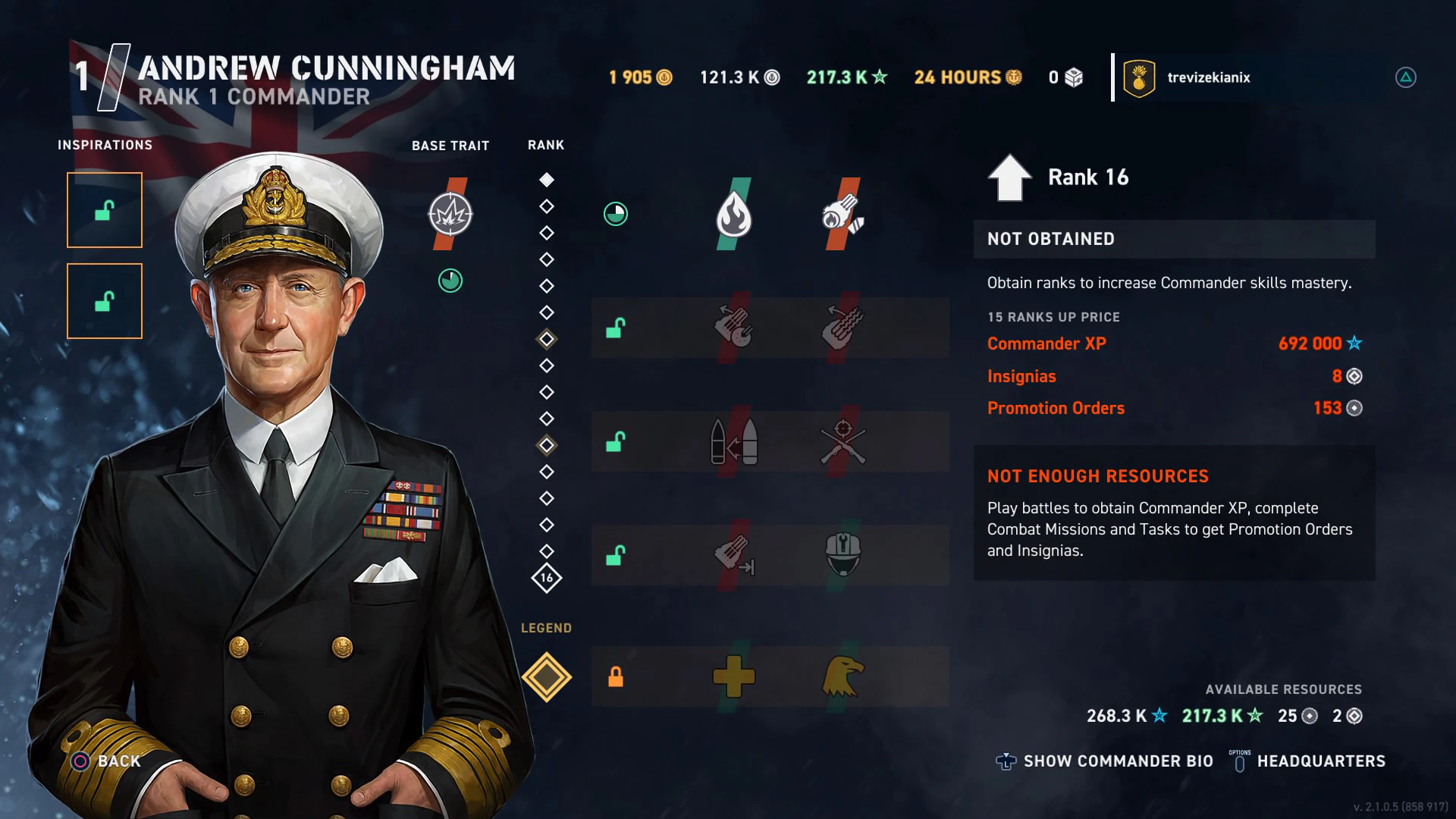The height and width of the screenshot is (819, 1456).
Task: Open the doubloons balance showing 1 905
Action: 640,77
